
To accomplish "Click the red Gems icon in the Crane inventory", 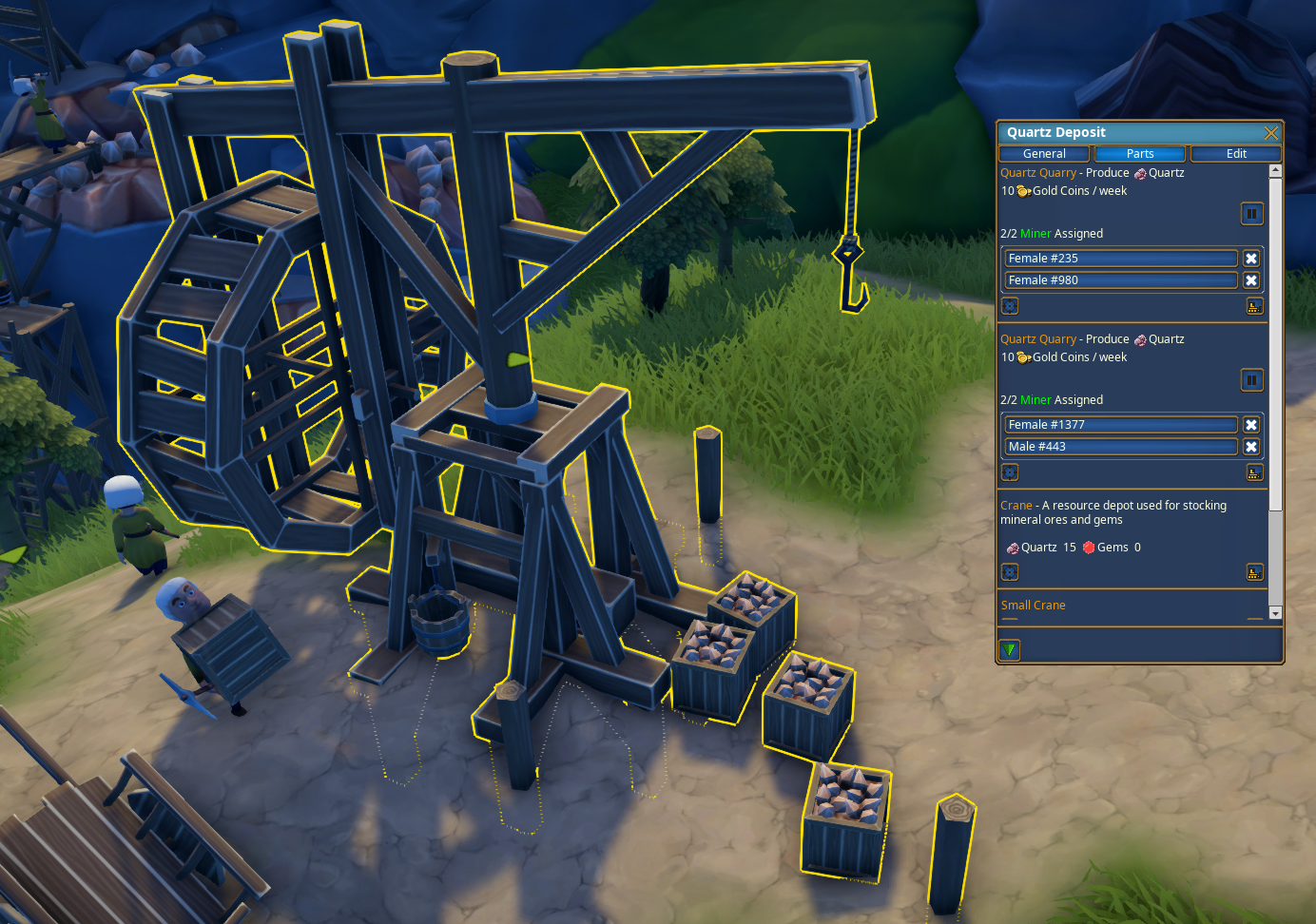I will coord(1087,547).
